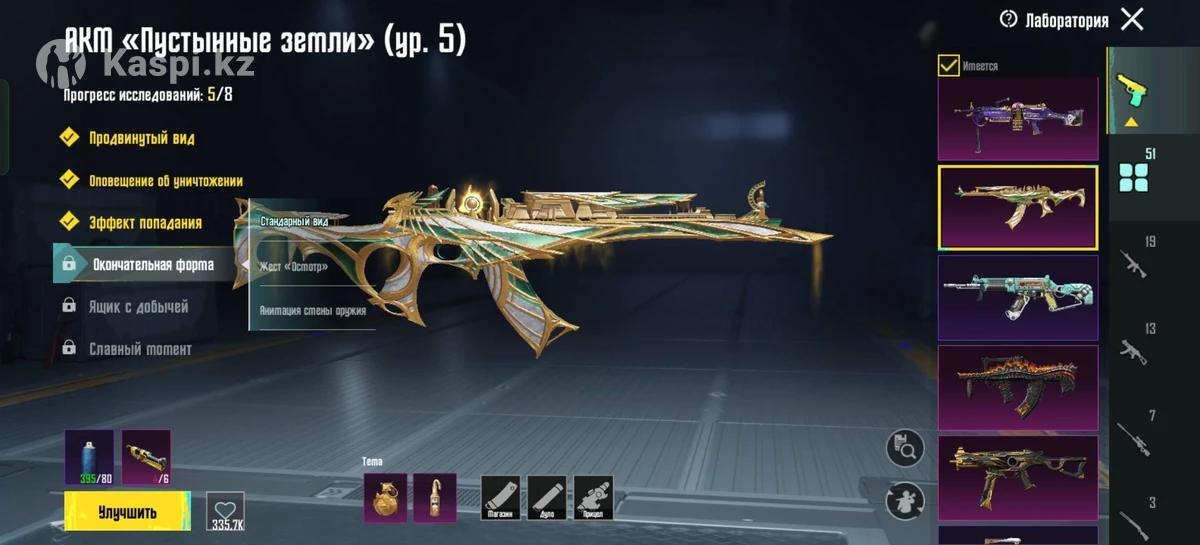Open the Лаборатория help info
The image size is (1200, 545).
pyautogui.click(x=1007, y=20)
